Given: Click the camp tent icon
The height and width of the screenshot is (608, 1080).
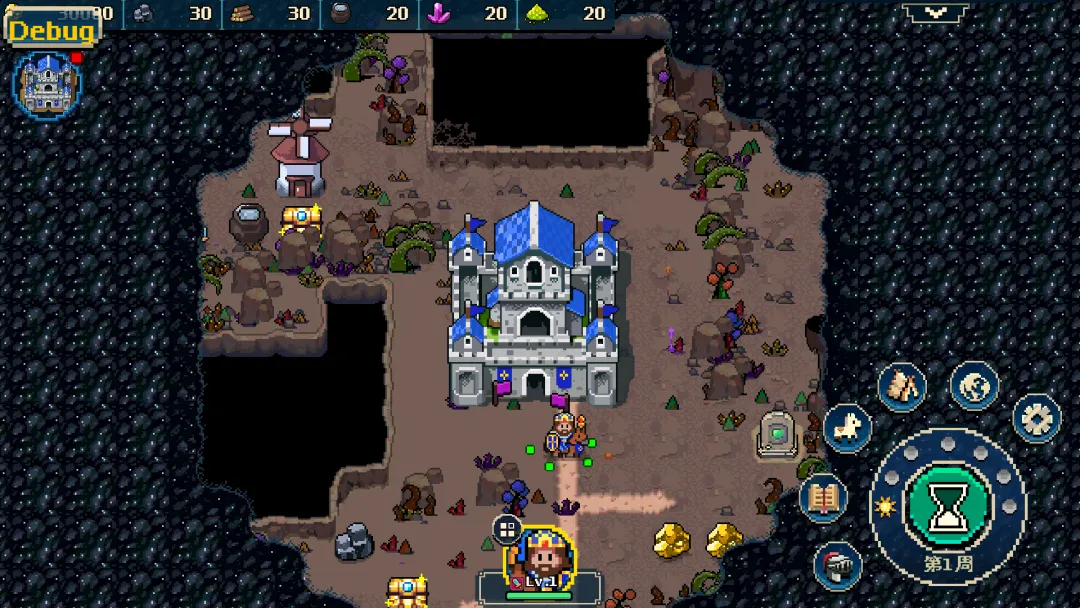Looking at the screenshot, I should click(903, 387).
